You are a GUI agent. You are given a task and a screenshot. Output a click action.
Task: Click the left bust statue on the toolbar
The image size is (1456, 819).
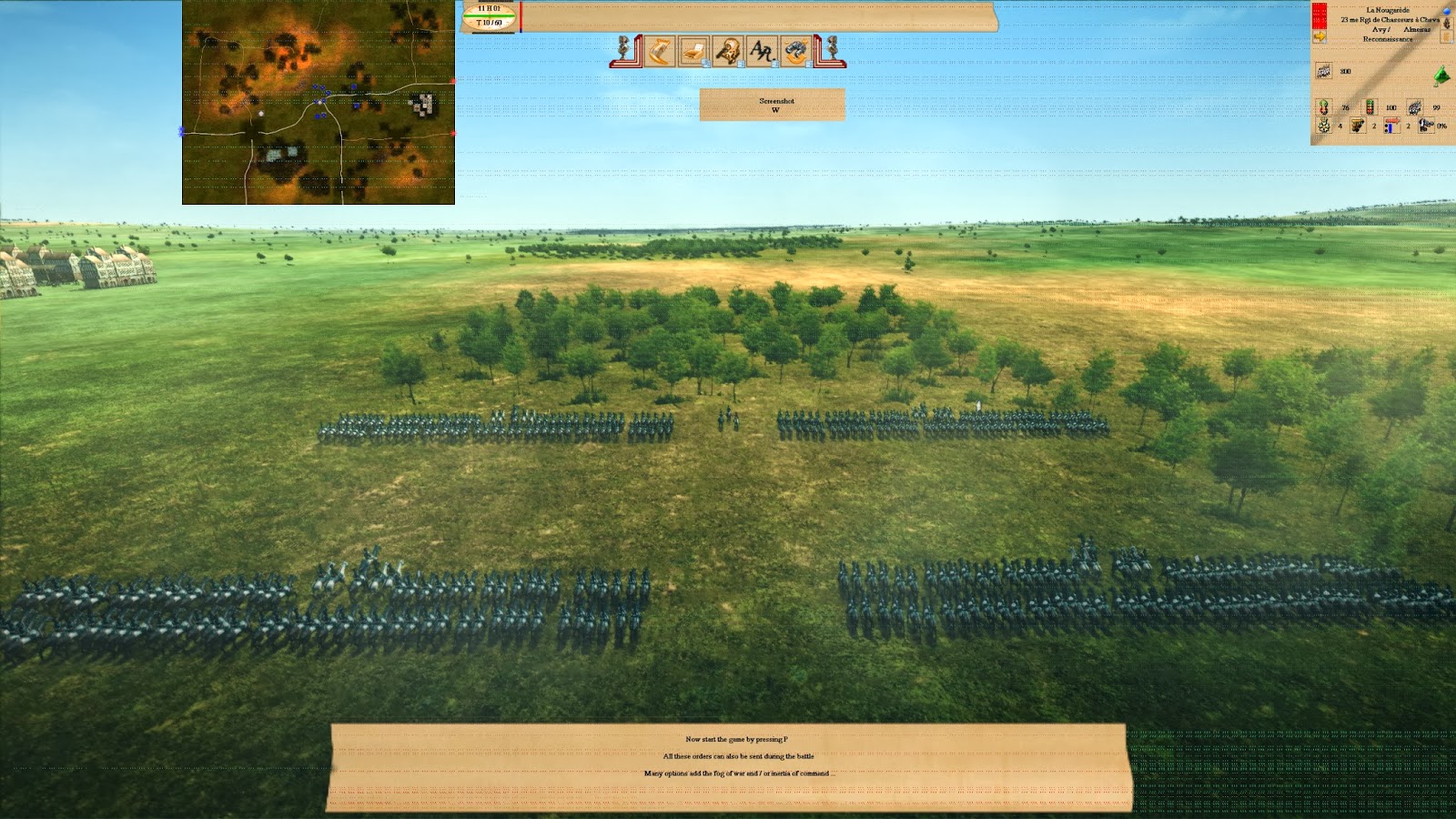(624, 48)
